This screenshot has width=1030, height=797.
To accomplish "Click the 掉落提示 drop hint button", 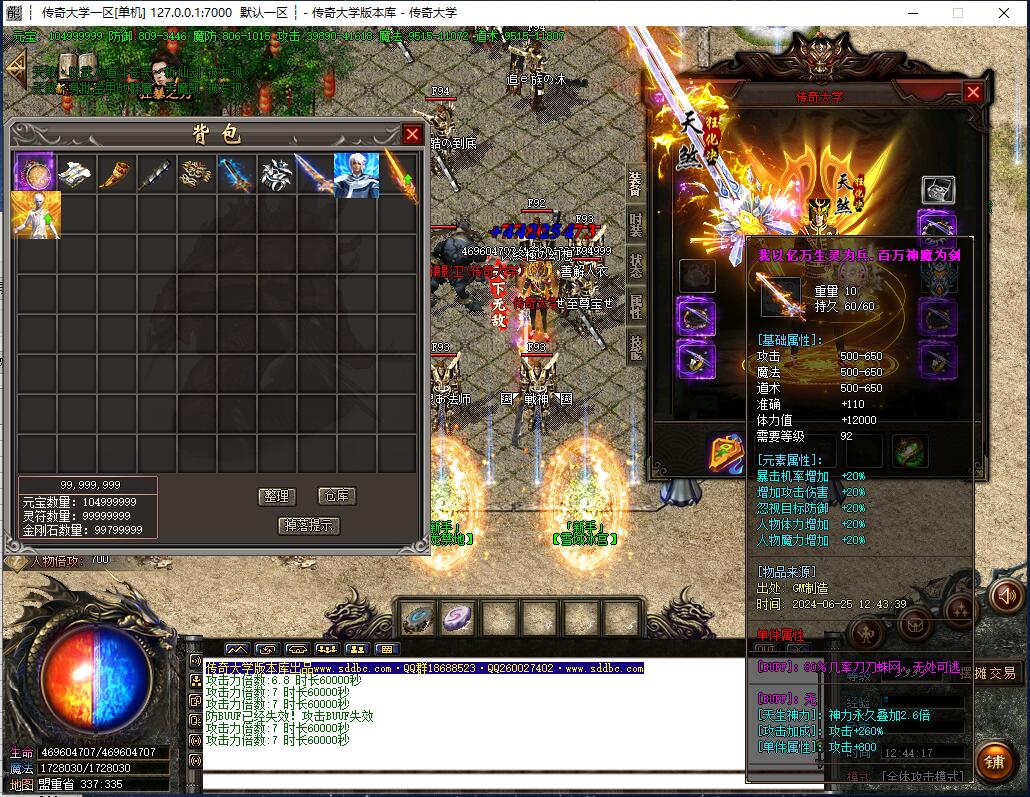I will click(308, 525).
